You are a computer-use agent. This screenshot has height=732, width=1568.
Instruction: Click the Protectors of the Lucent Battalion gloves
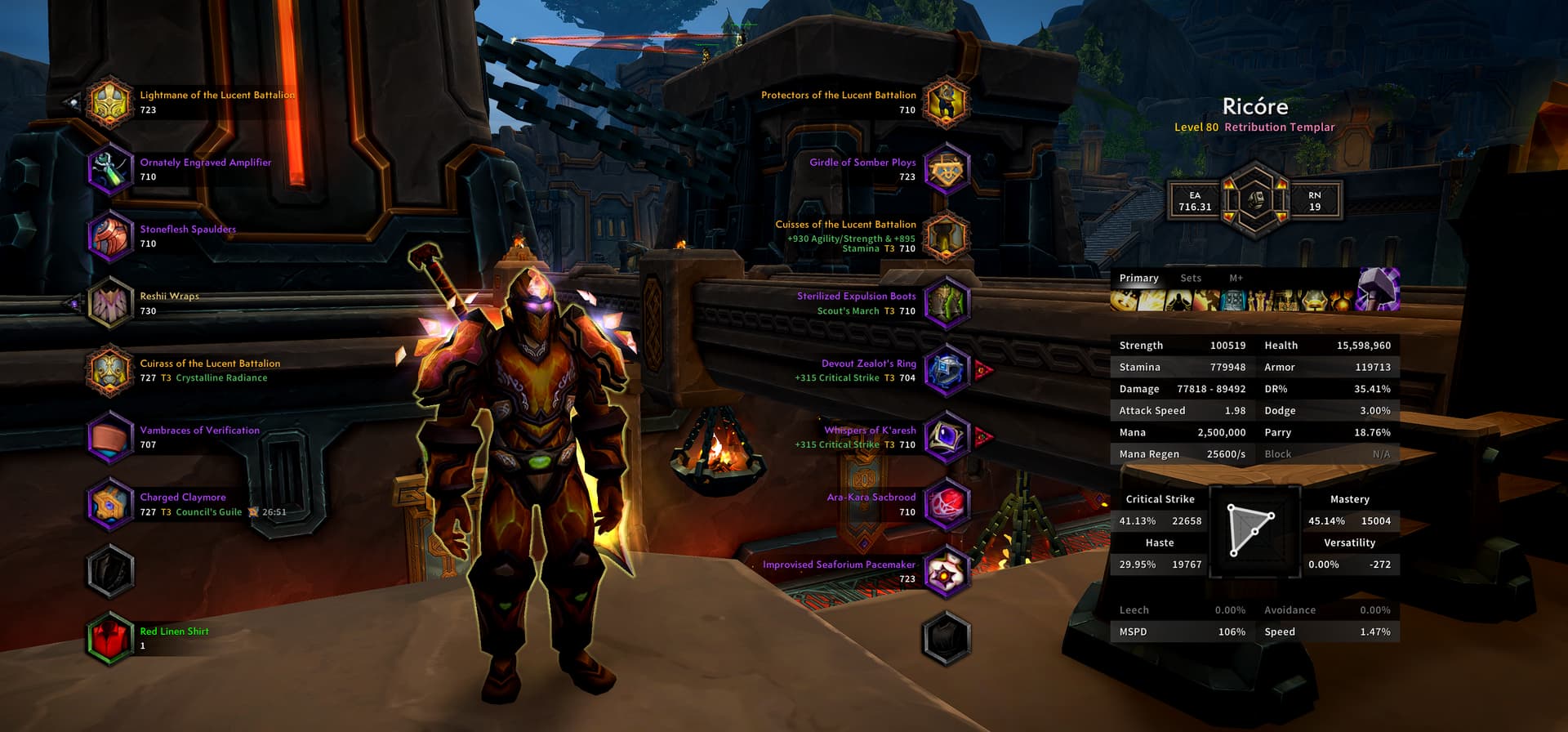(947, 102)
